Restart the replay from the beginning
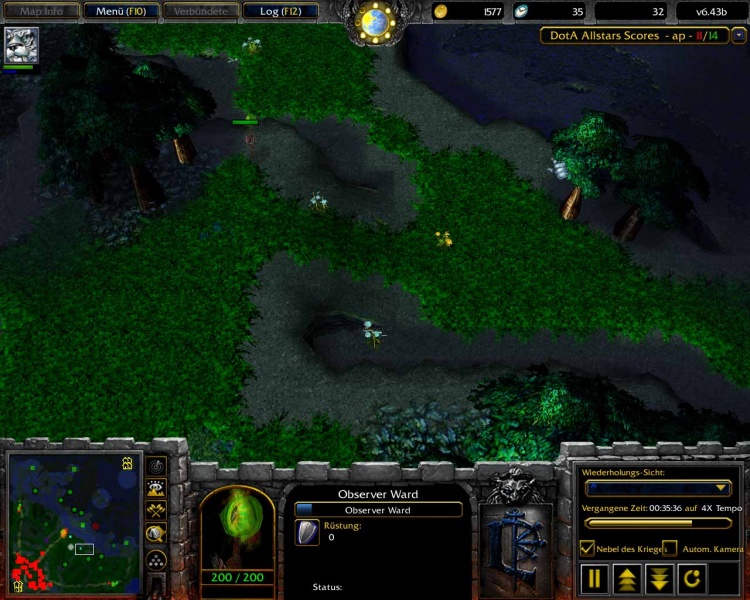Viewport: 750px width, 600px height. tap(691, 577)
